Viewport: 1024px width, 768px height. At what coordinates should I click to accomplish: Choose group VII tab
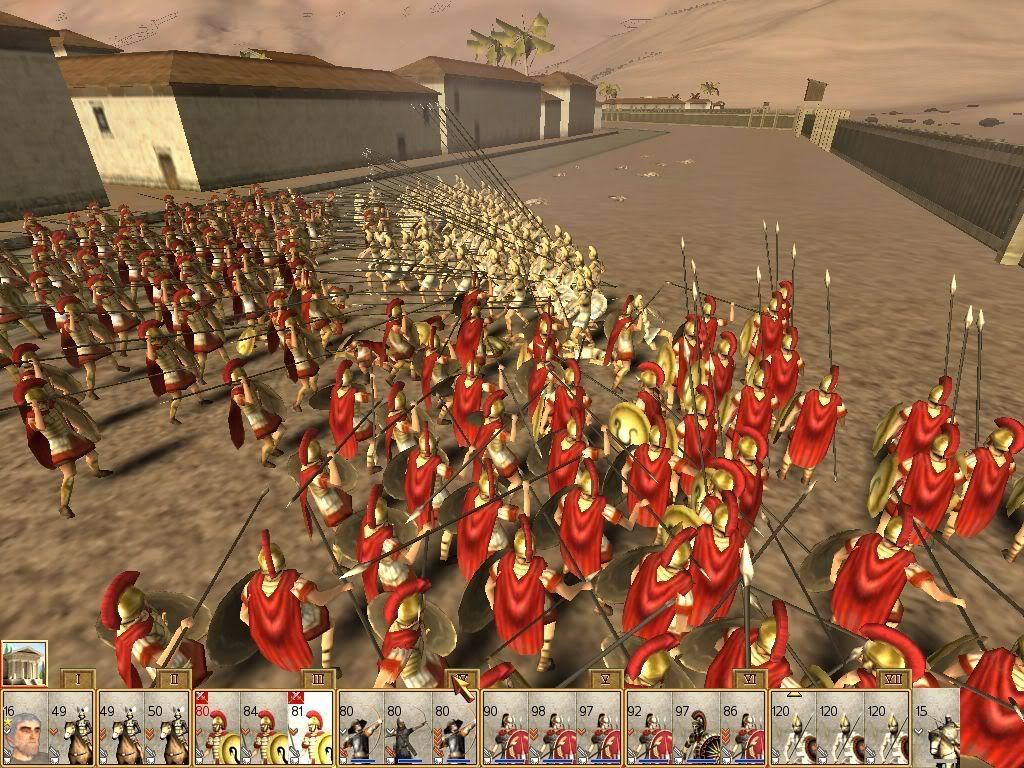[x=893, y=679]
